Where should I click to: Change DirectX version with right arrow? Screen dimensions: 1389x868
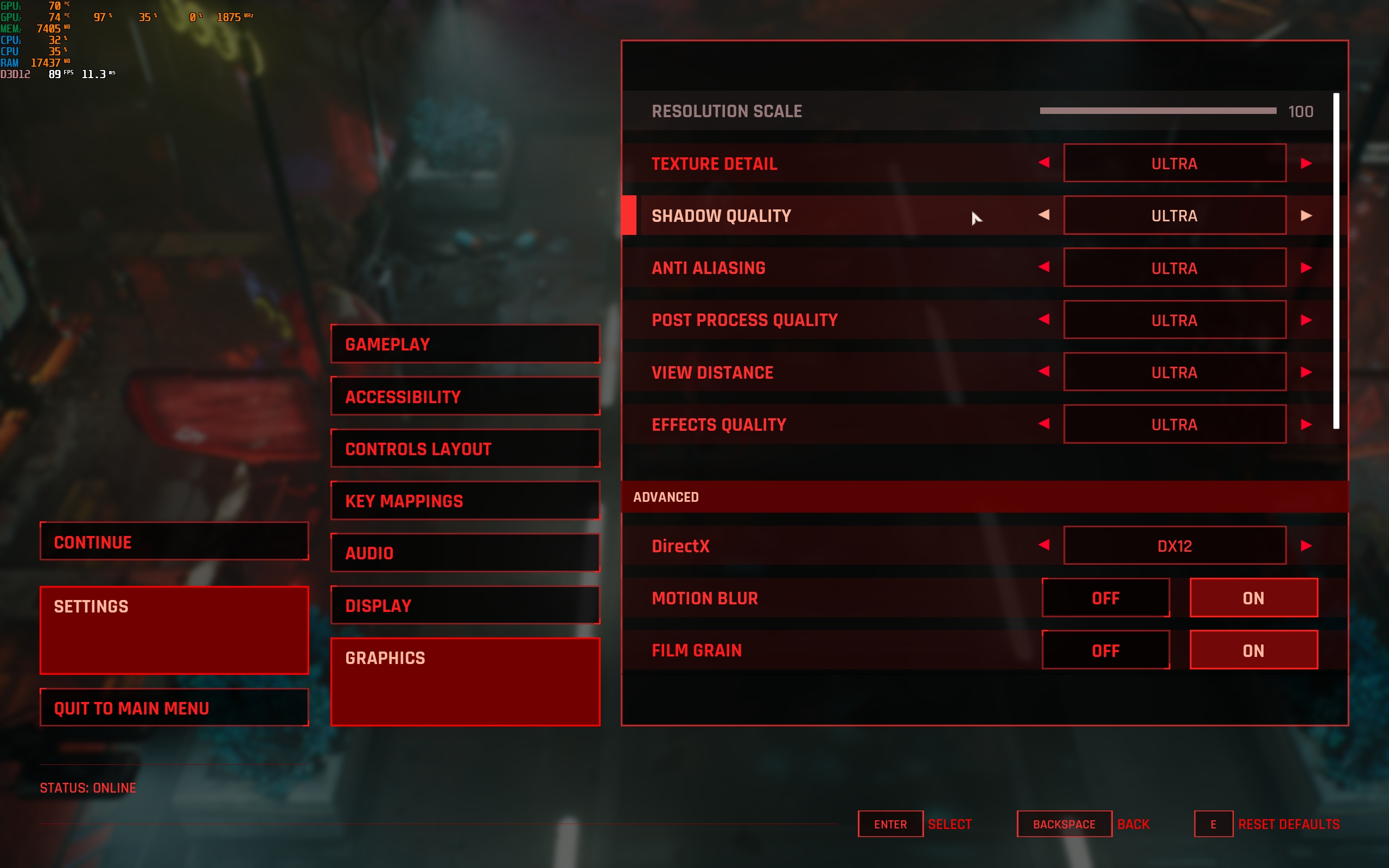click(x=1307, y=545)
